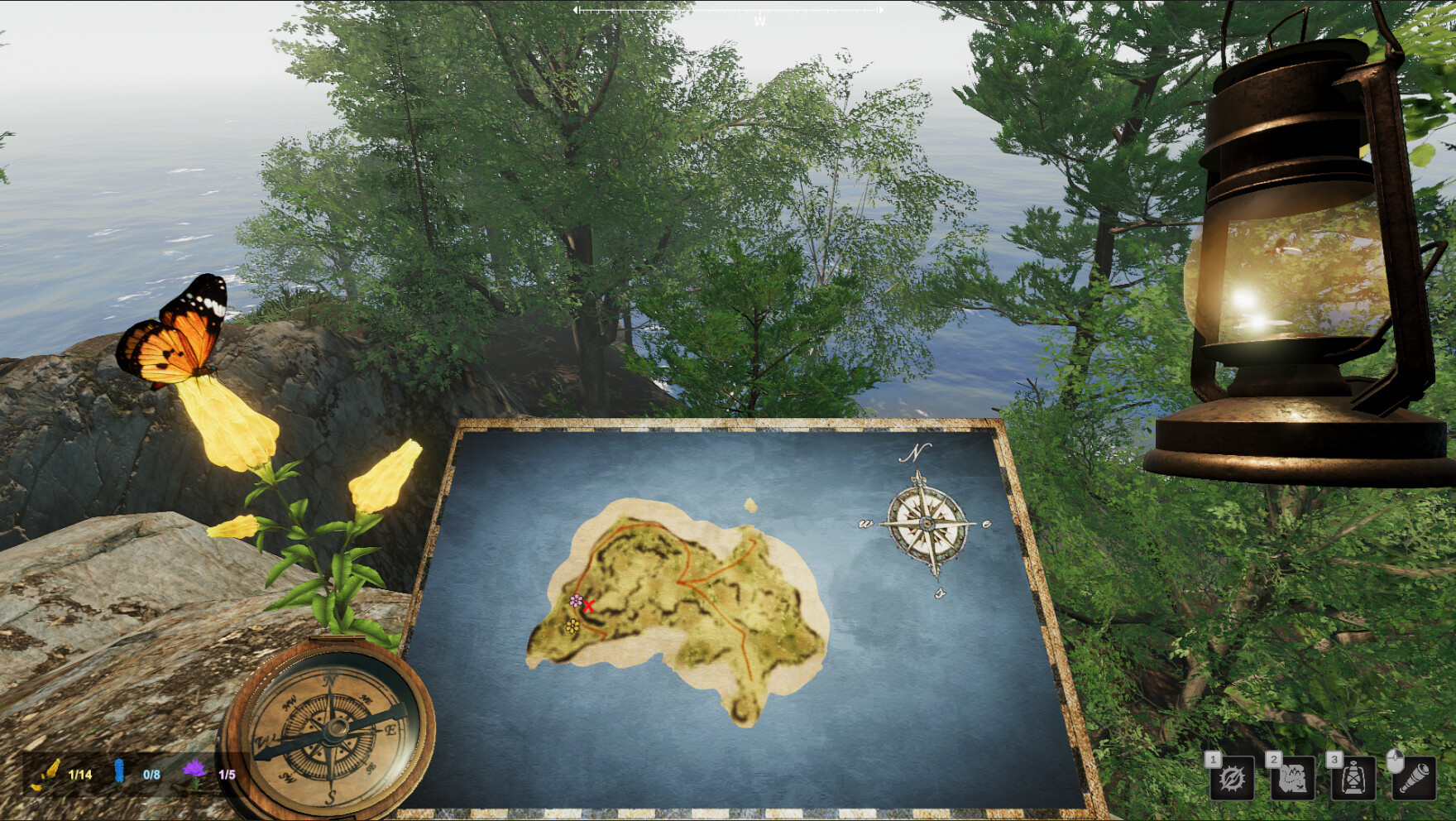
Task: Click the pink flower marker on the map
Action: click(577, 601)
